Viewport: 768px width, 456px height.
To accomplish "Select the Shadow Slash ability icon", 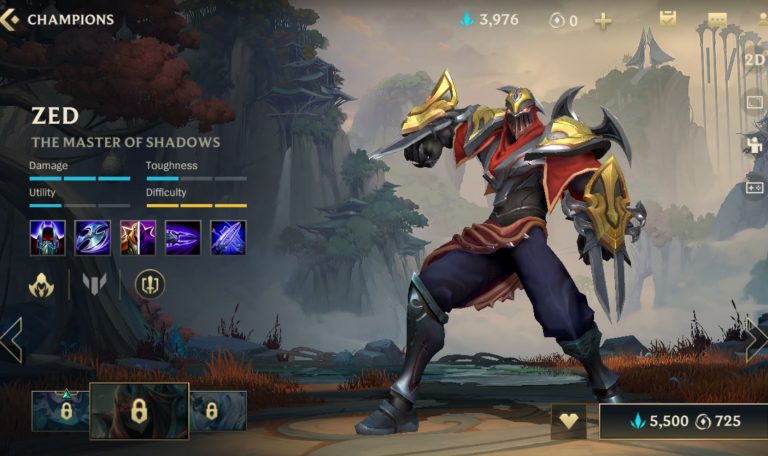I will click(x=183, y=238).
